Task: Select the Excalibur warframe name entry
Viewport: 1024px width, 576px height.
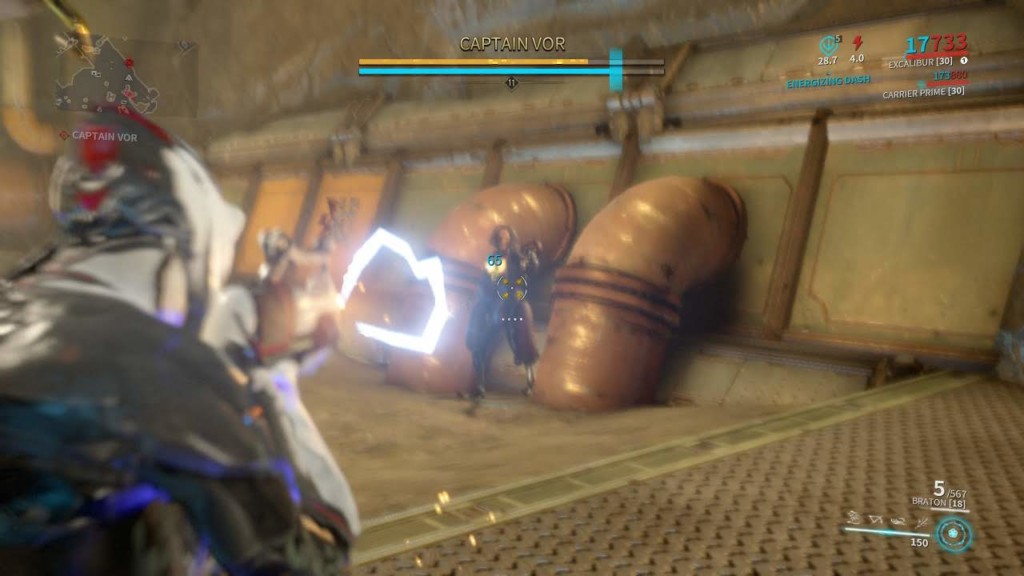Action: click(x=917, y=63)
